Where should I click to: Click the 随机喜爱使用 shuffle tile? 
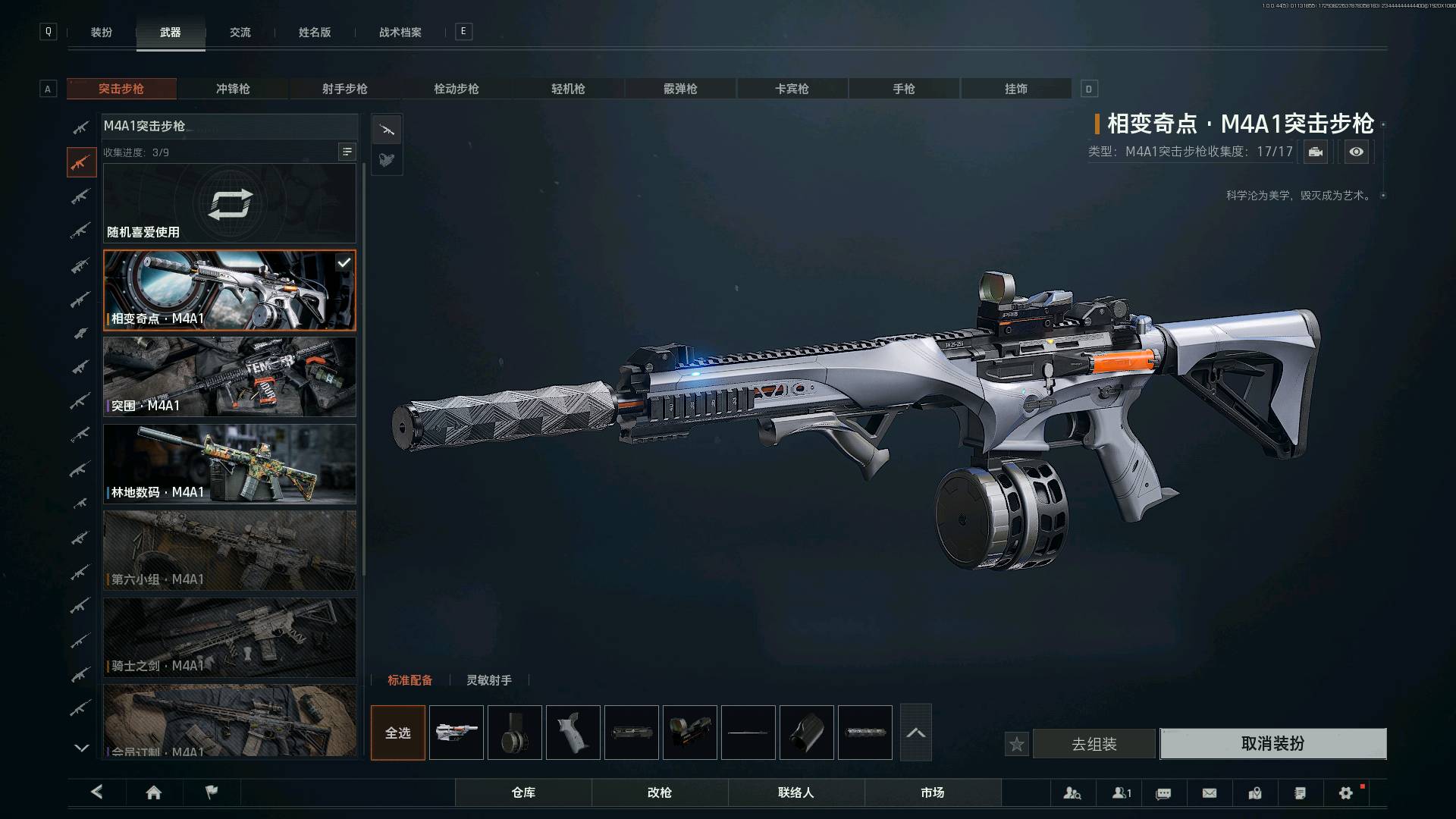229,203
